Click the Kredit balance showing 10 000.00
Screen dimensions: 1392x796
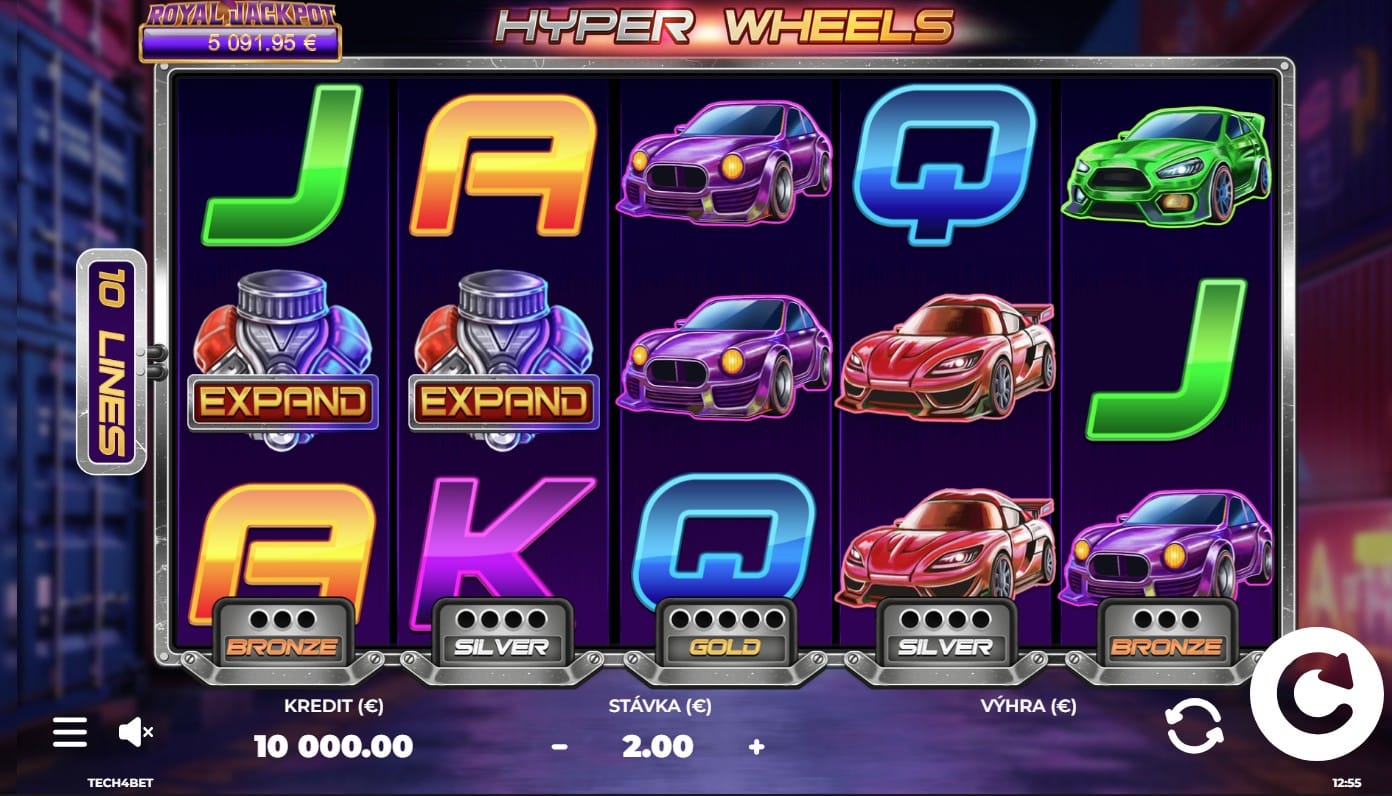[x=332, y=746]
